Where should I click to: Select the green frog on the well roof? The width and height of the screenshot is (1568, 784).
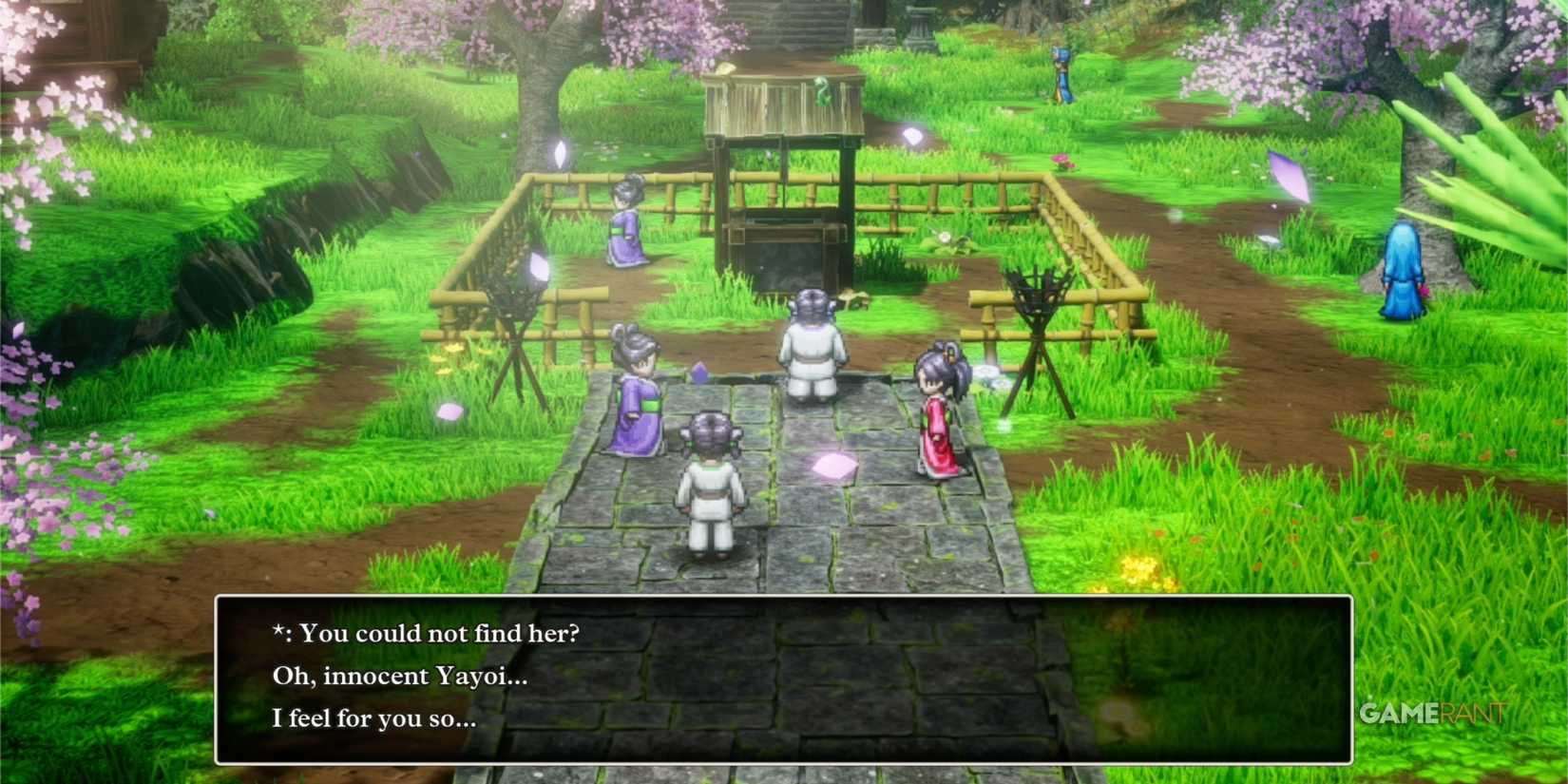tap(825, 88)
